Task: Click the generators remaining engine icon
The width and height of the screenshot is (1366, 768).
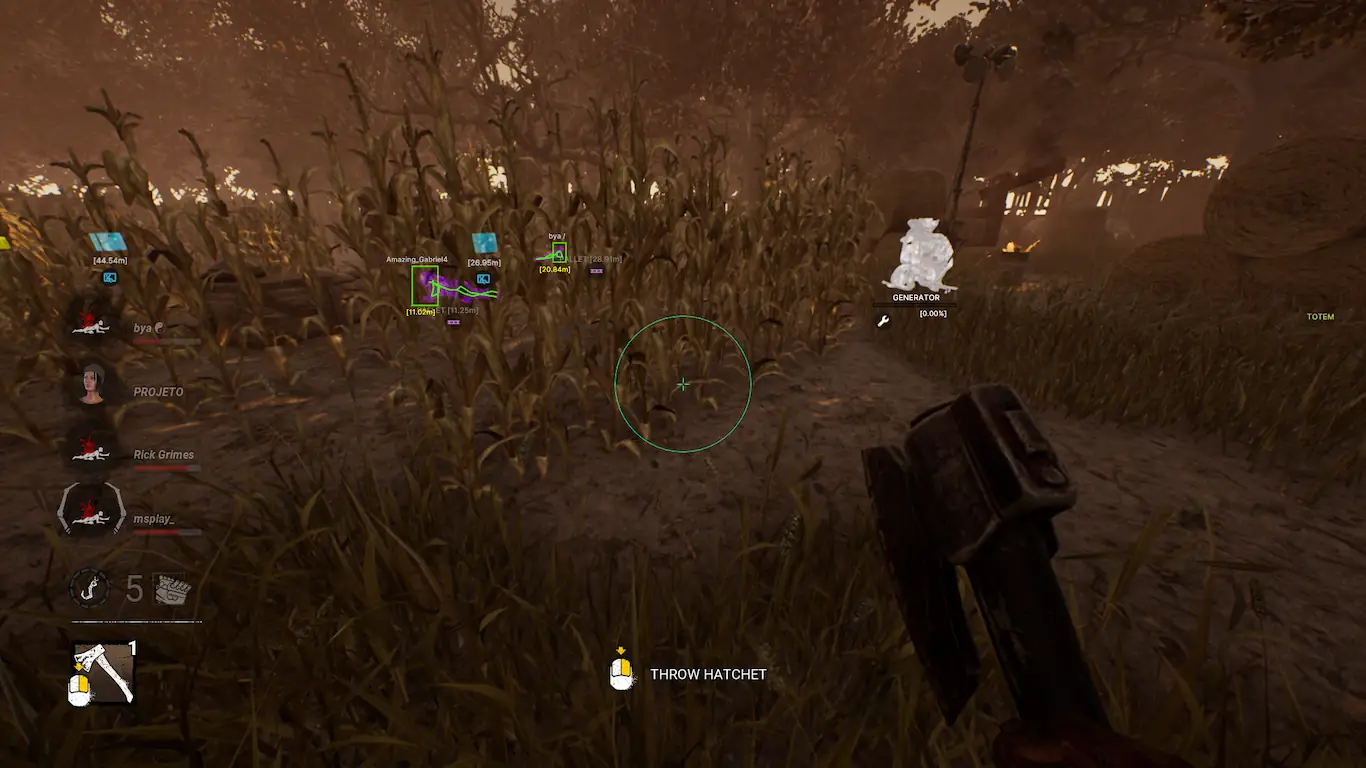Action: [170, 589]
